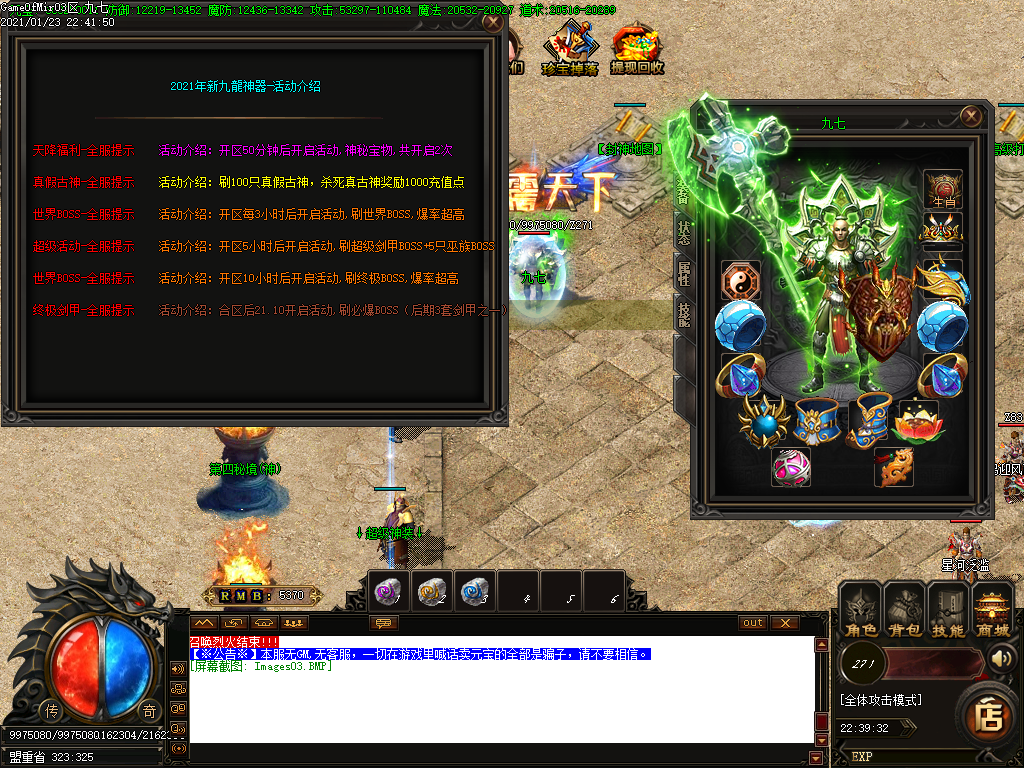1024x768 pixels.
Task: Click the chat window's out button
Action: click(753, 623)
